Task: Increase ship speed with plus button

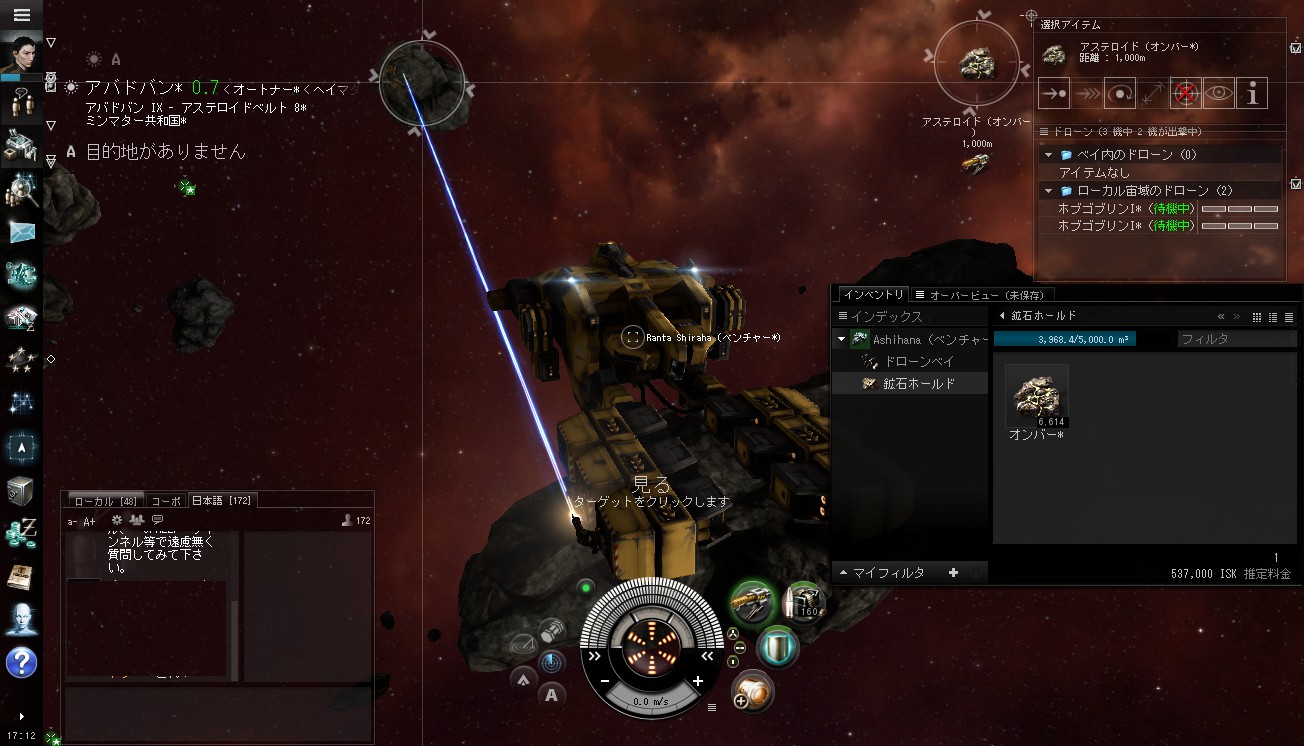Action: [x=698, y=681]
